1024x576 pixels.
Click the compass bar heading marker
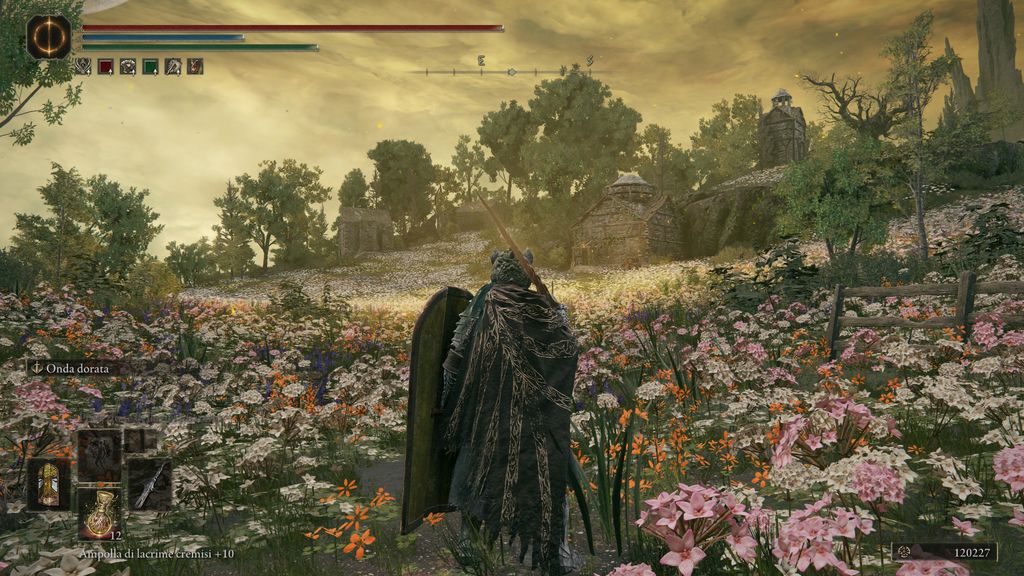(x=512, y=72)
